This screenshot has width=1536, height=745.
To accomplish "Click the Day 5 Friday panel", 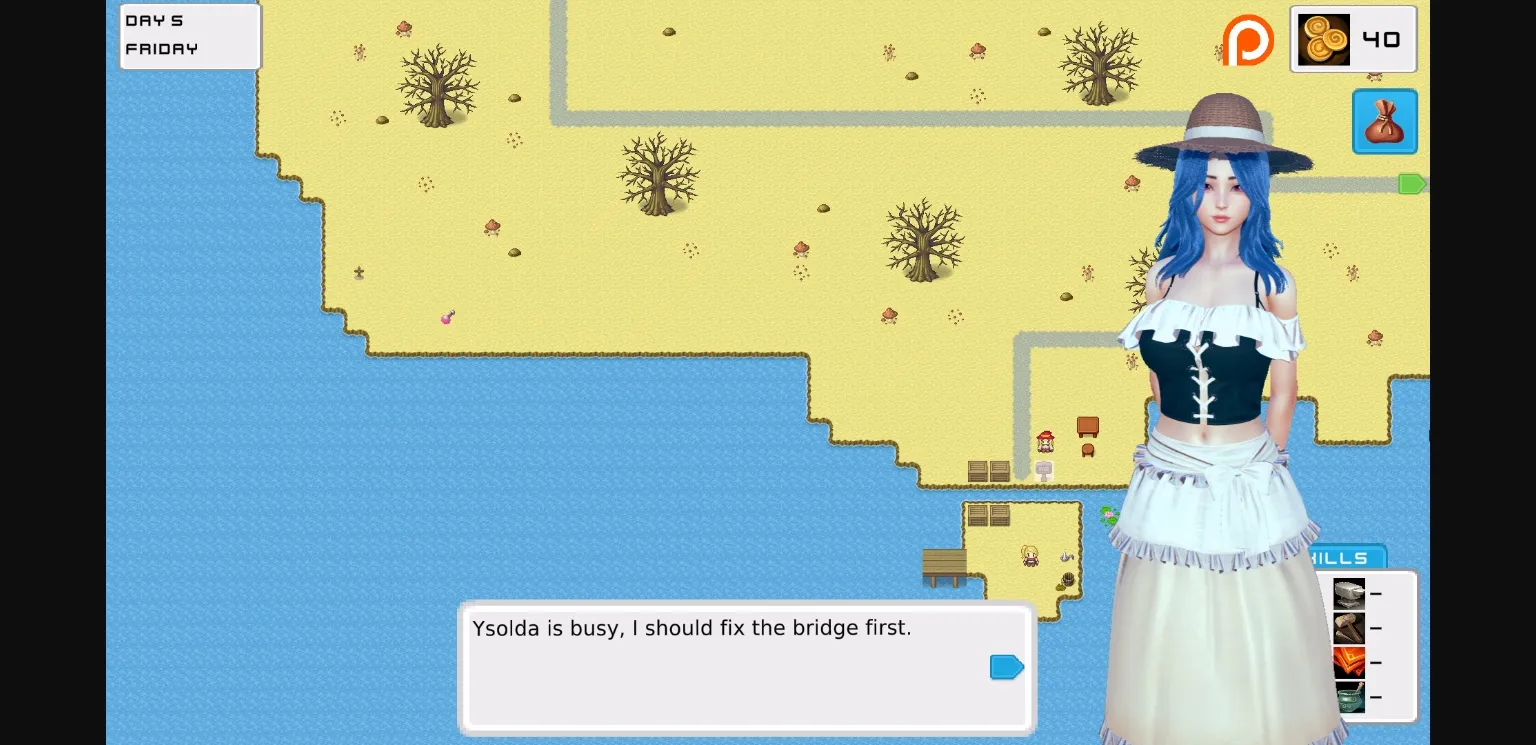I will tap(190, 37).
